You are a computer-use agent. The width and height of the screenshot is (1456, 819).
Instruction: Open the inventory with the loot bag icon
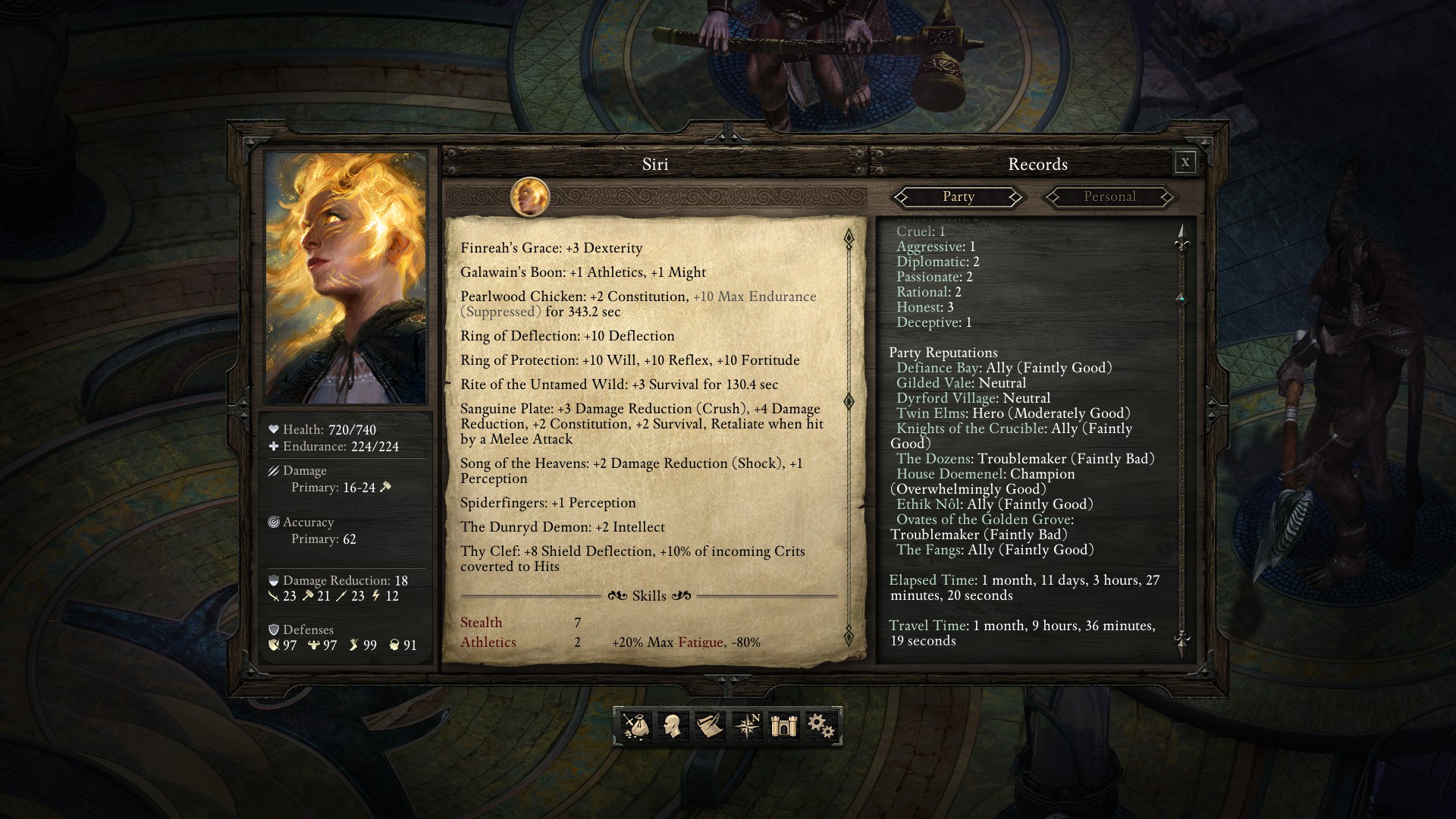(635, 726)
